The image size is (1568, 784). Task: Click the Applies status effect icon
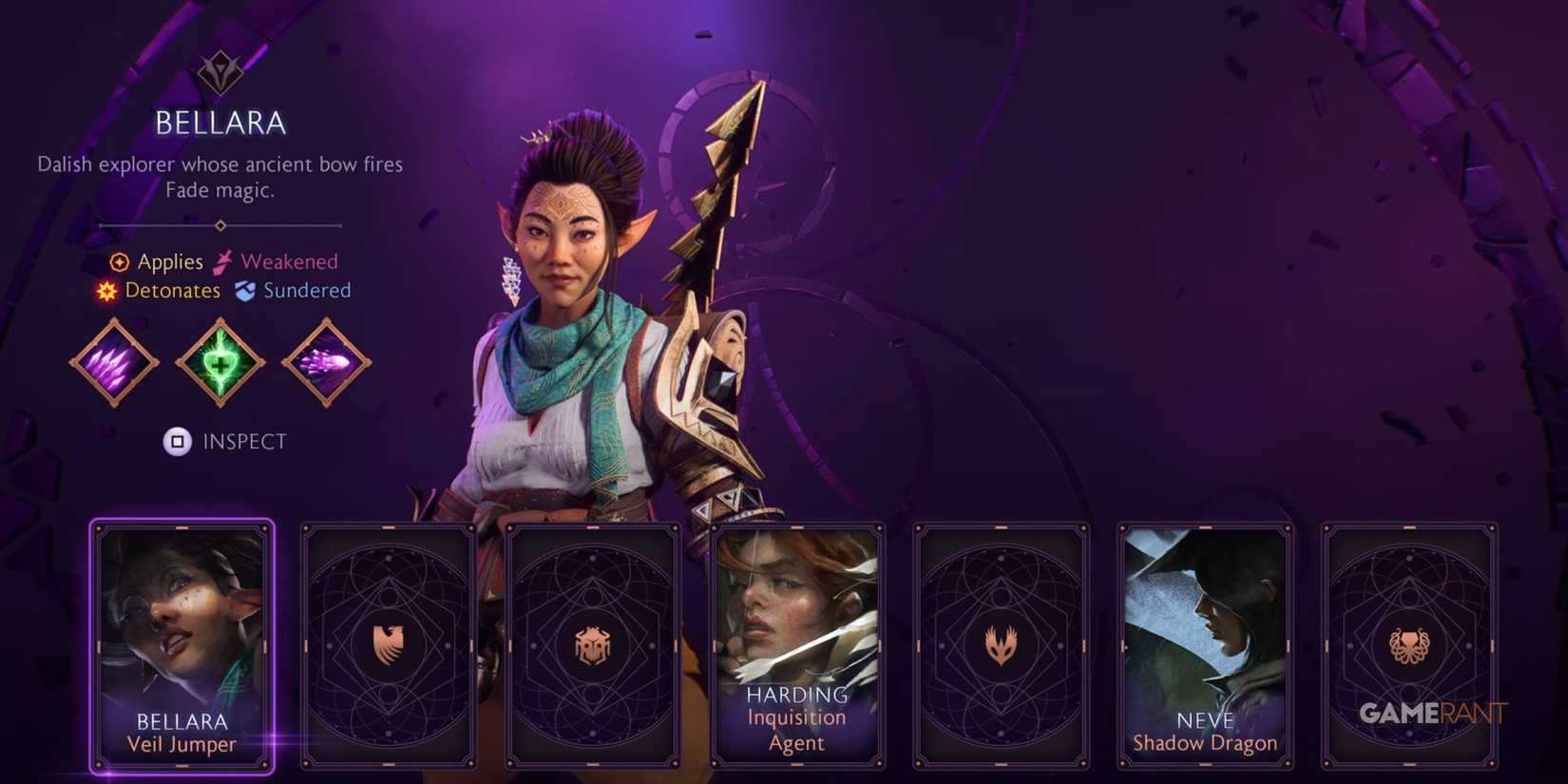pyautogui.click(x=118, y=261)
